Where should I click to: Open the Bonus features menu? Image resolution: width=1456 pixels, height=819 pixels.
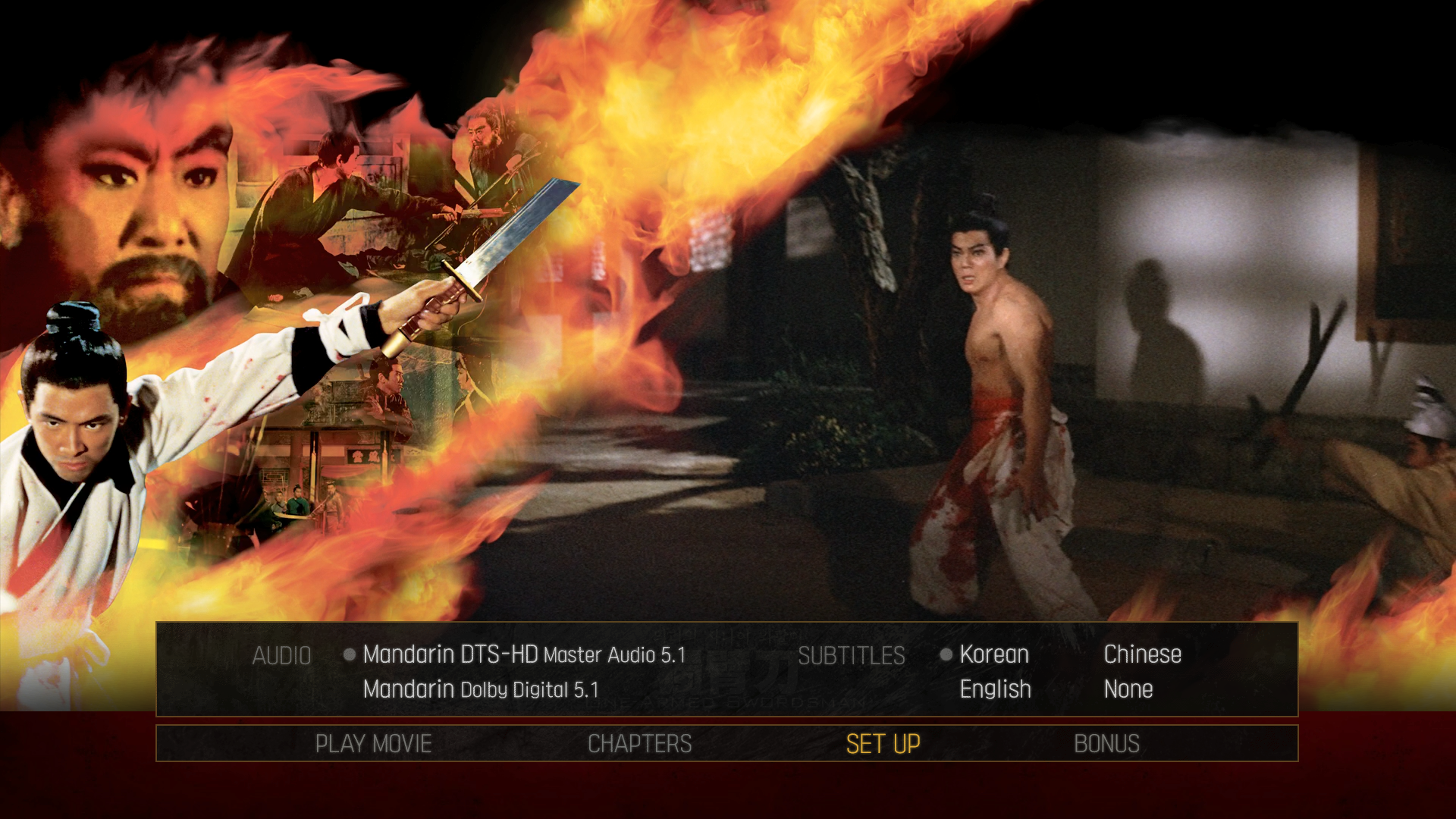point(1106,744)
